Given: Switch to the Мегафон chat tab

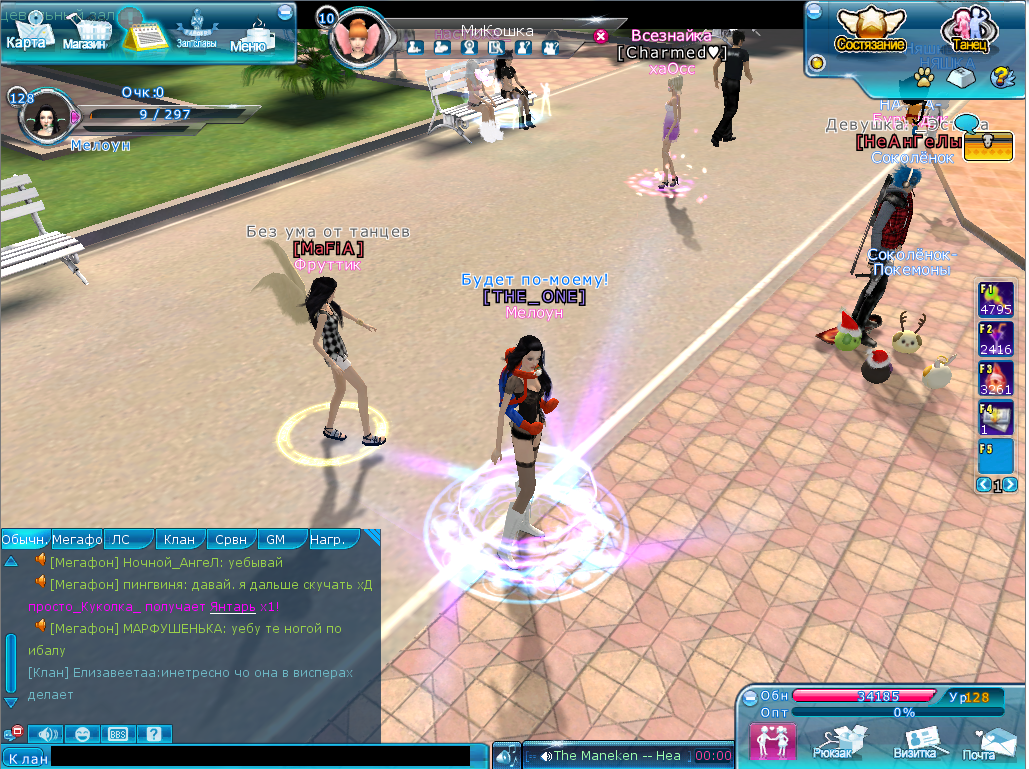Looking at the screenshot, I should tap(77, 539).
